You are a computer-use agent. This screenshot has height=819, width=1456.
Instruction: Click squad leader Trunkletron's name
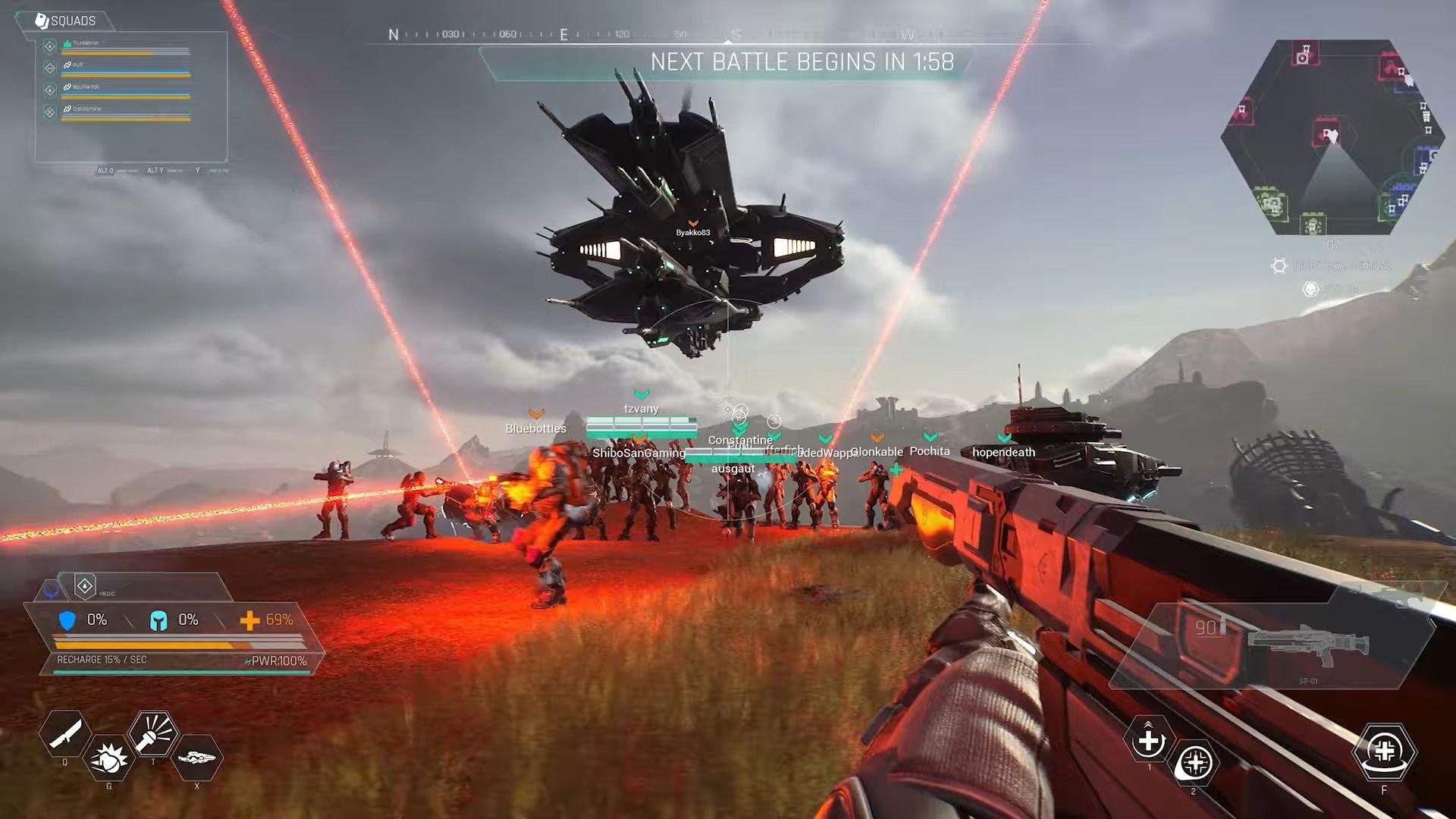86,42
